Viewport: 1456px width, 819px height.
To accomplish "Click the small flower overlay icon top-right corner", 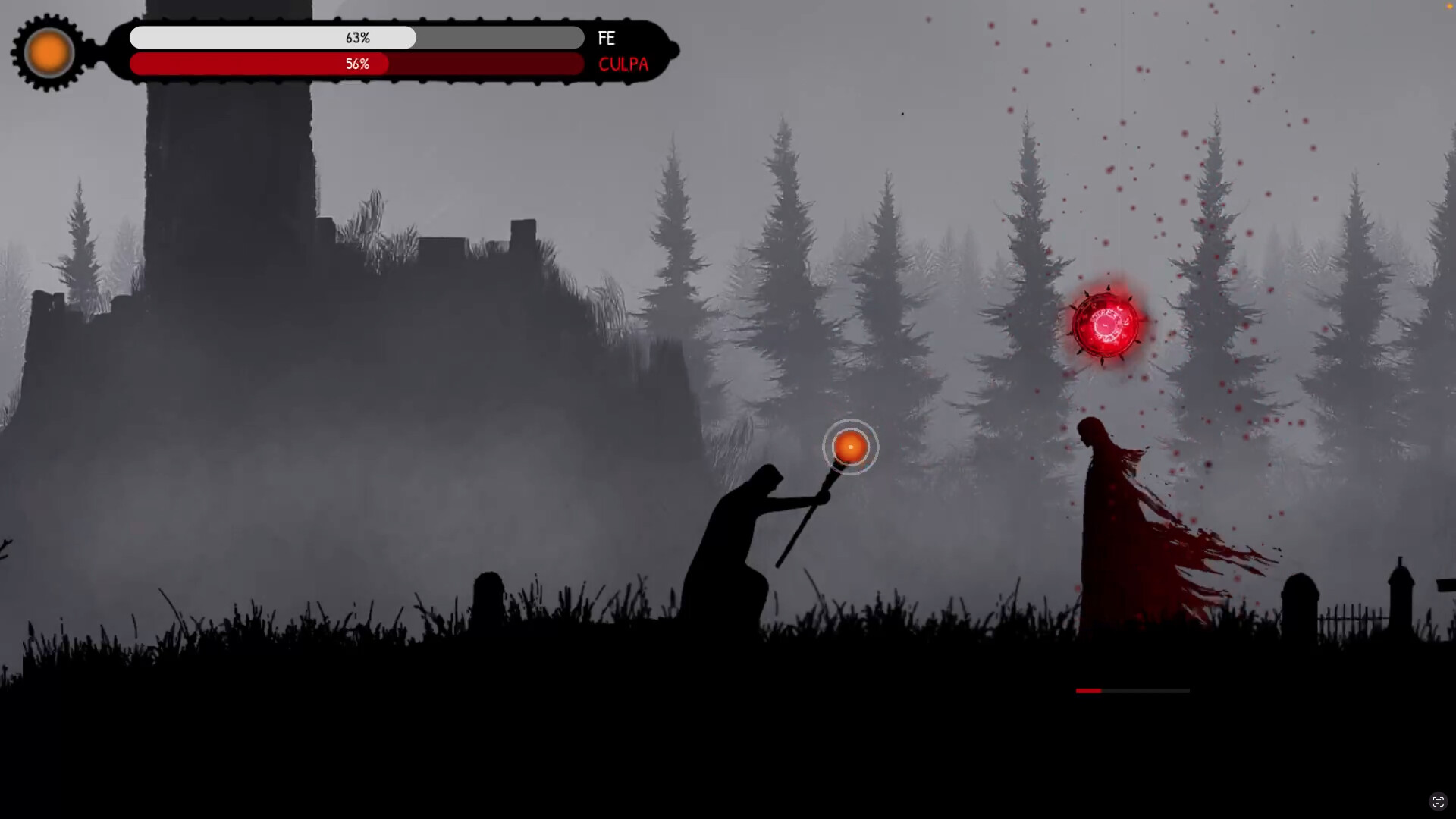I will (1451, 6).
